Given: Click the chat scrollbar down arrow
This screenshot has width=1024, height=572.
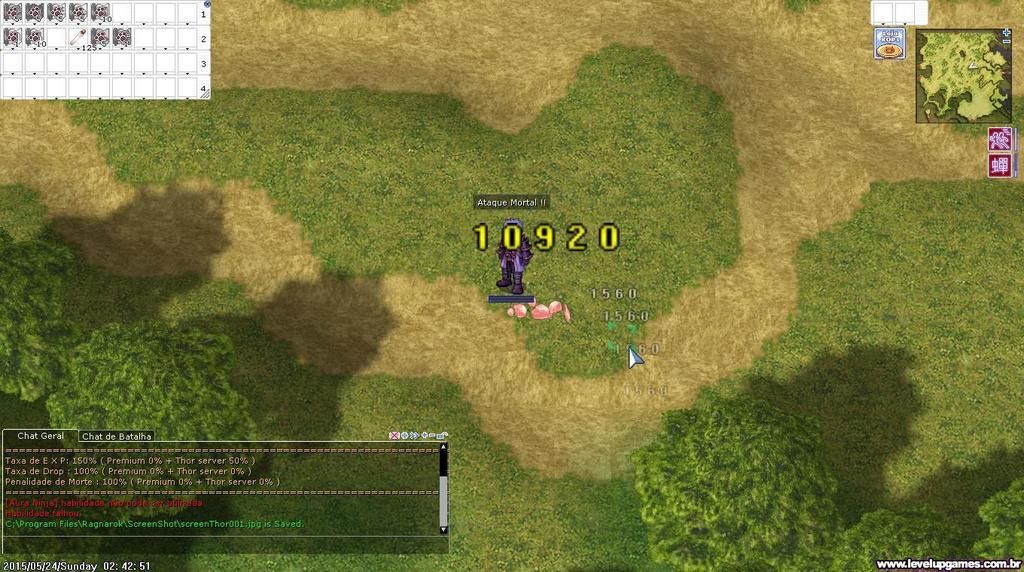Looking at the screenshot, I should [x=444, y=528].
